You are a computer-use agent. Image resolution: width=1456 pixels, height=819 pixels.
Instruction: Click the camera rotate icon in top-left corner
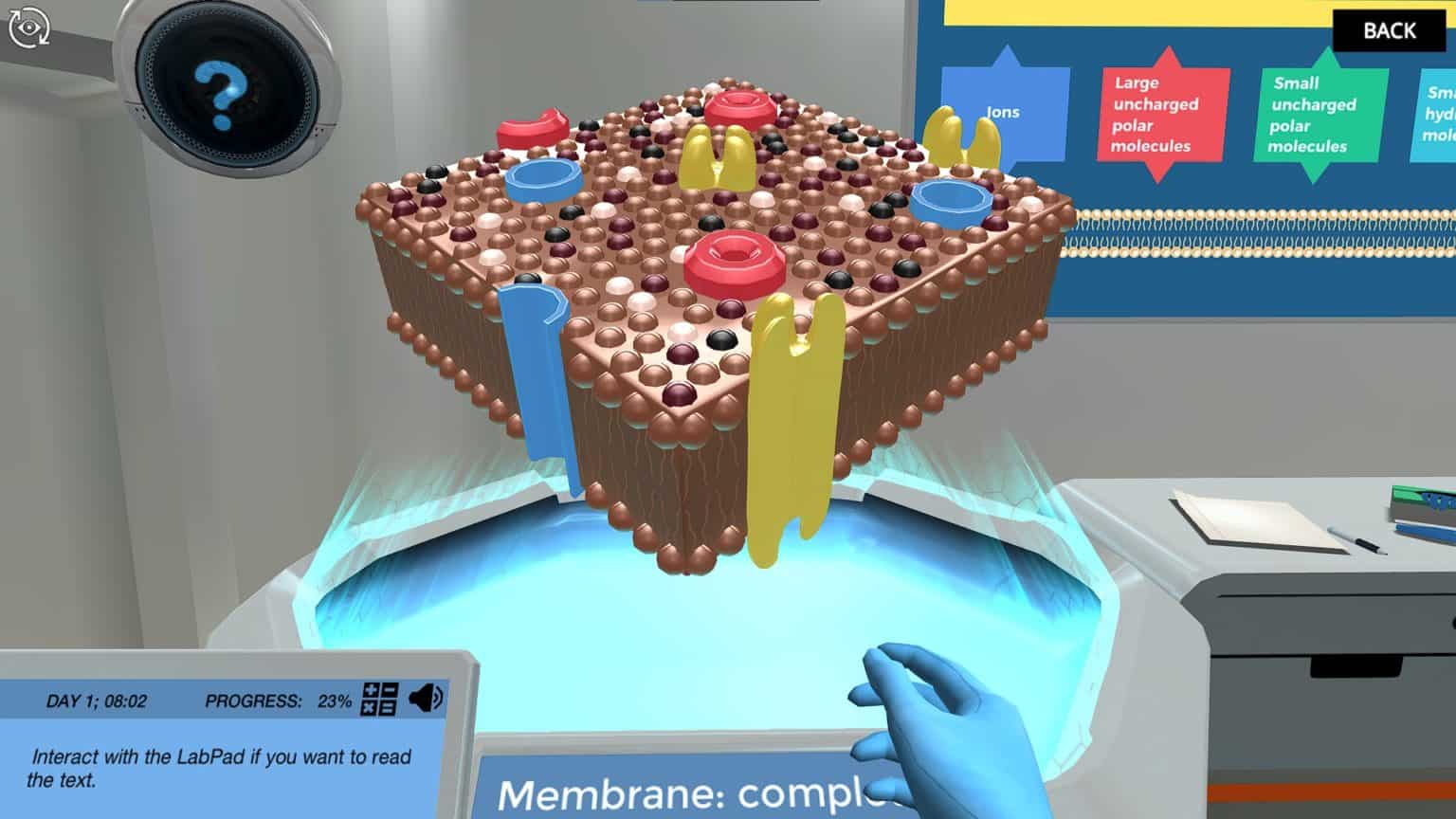(x=28, y=27)
